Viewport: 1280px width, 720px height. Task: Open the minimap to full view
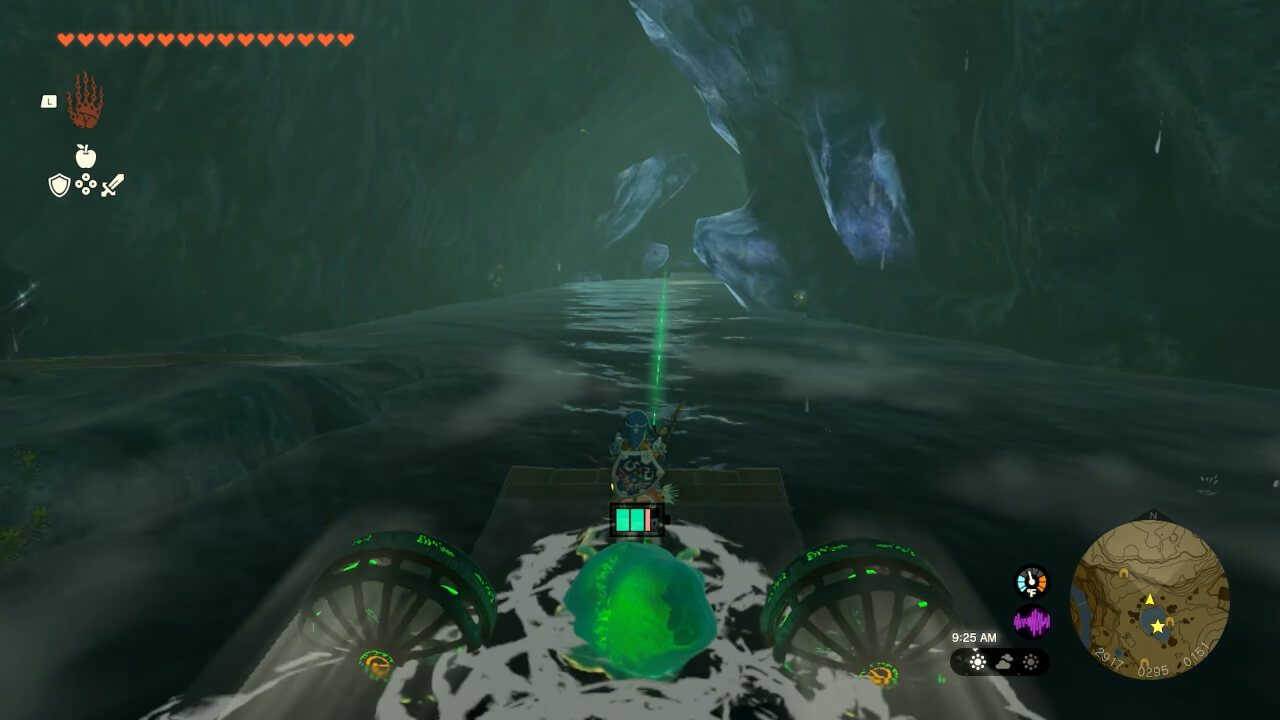click(x=1155, y=600)
